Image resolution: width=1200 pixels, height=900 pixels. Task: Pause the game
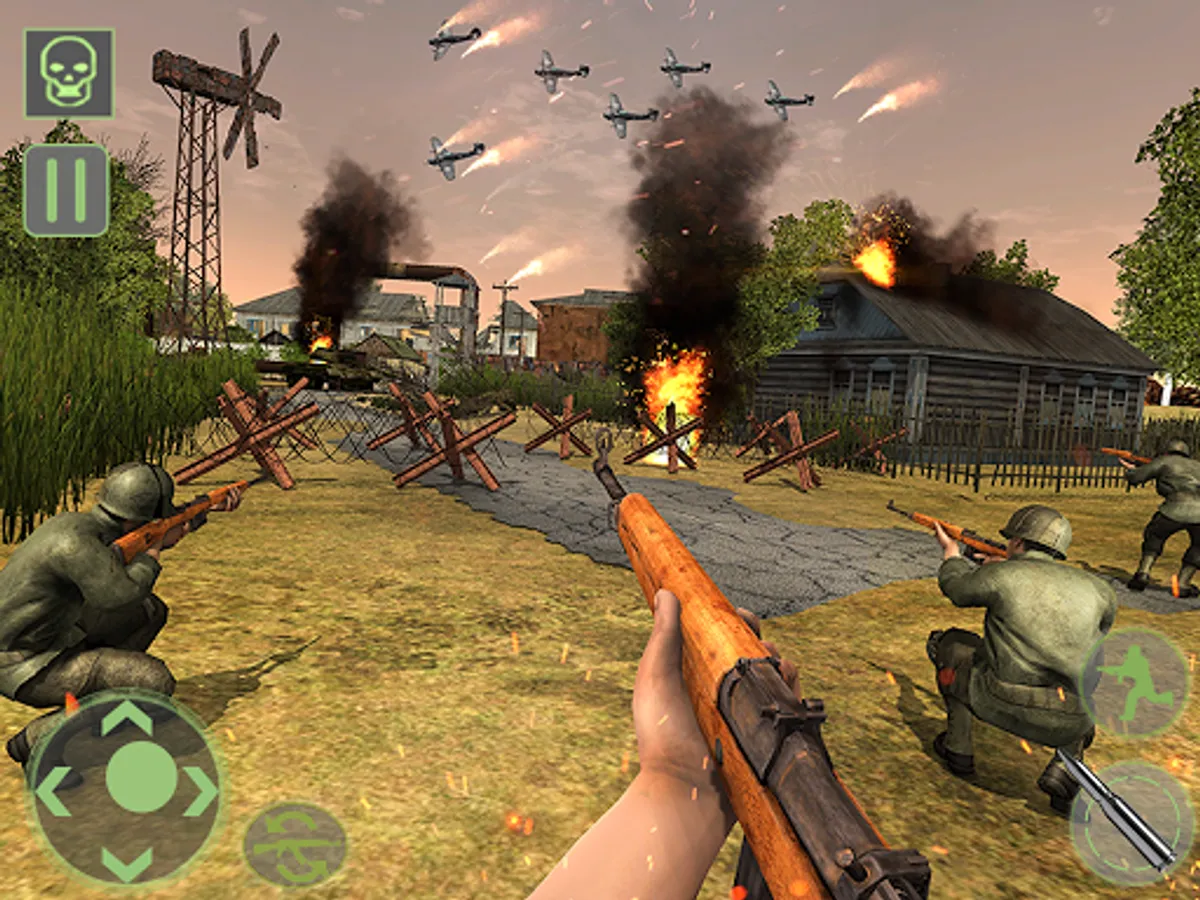(x=66, y=190)
